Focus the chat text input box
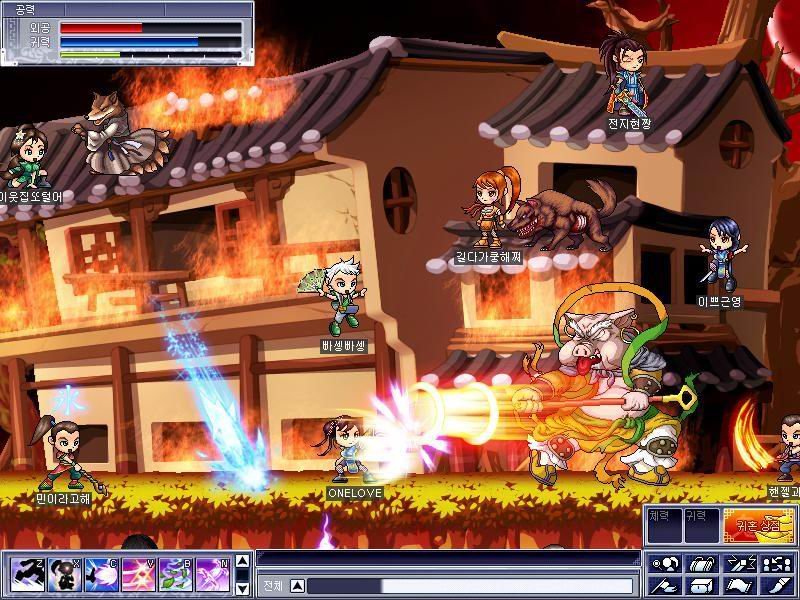The width and height of the screenshot is (800, 600). pos(470,586)
